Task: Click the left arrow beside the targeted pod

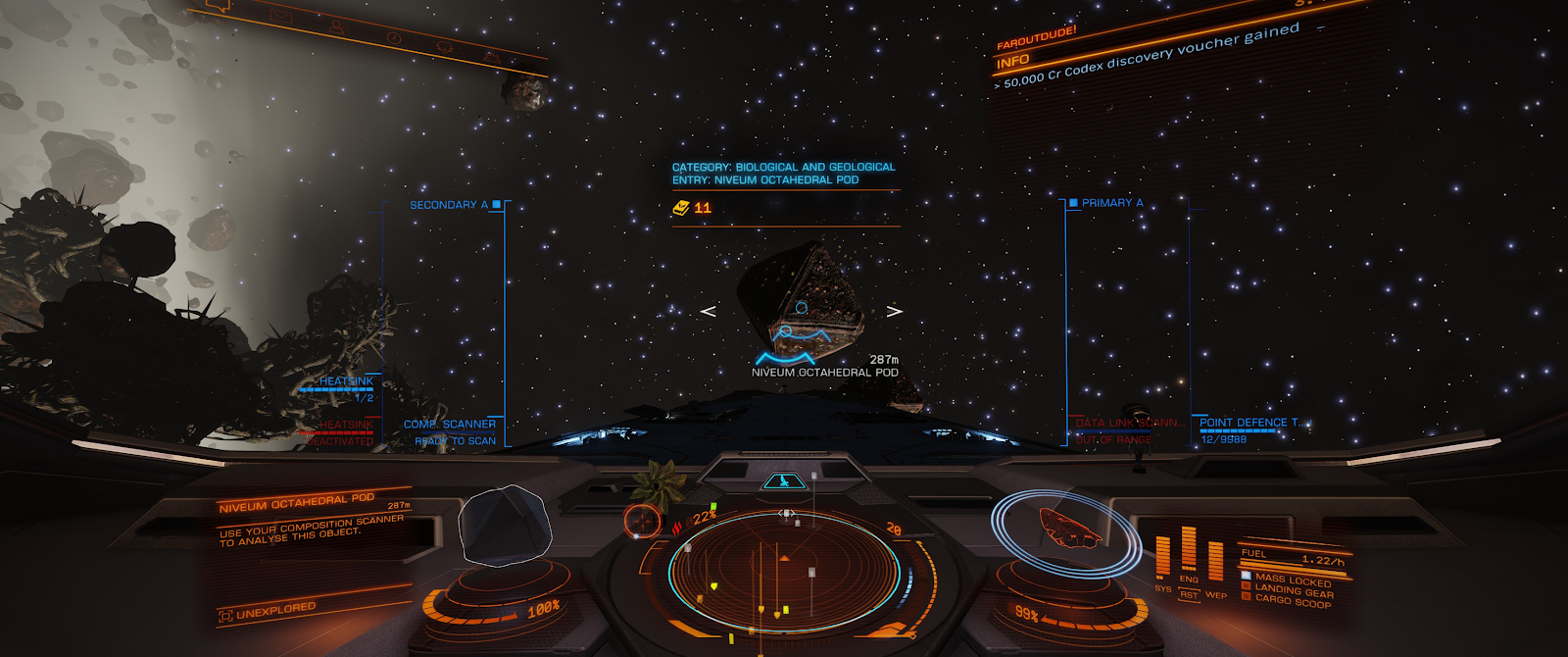Action: (709, 311)
